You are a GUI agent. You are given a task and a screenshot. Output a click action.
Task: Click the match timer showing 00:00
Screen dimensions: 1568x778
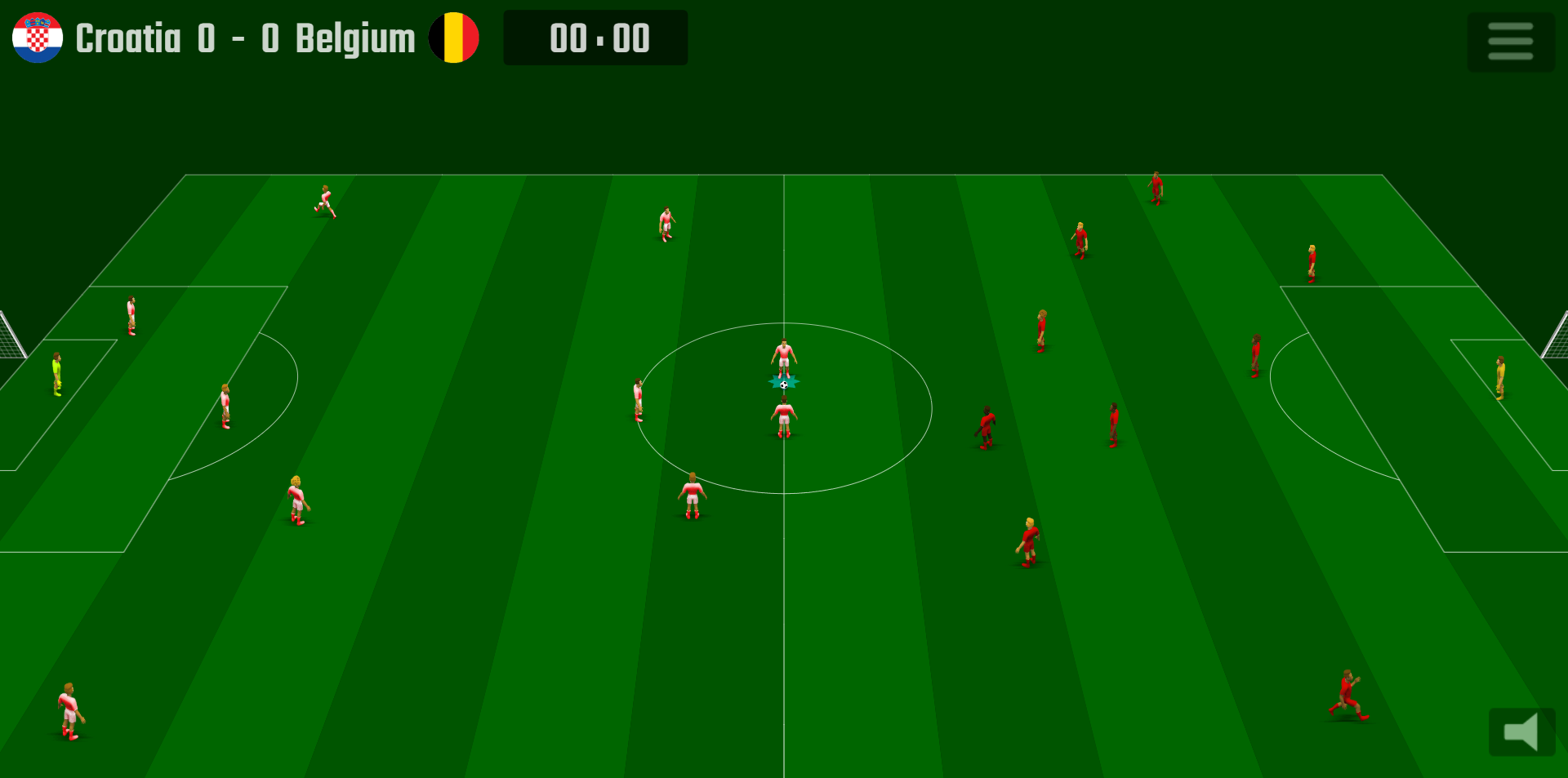[x=595, y=37]
